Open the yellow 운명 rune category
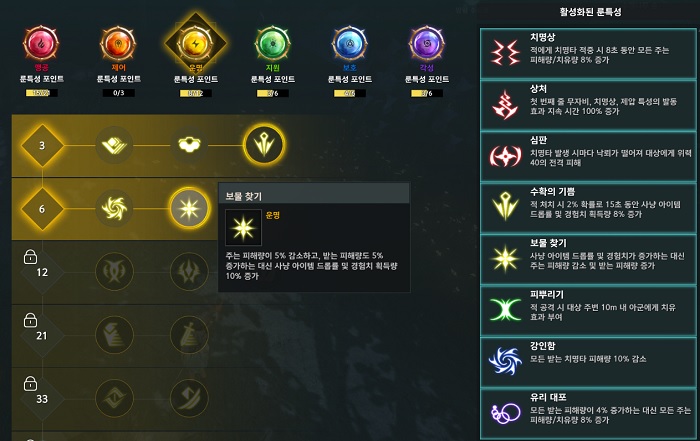700x441 pixels. pyautogui.click(x=194, y=45)
